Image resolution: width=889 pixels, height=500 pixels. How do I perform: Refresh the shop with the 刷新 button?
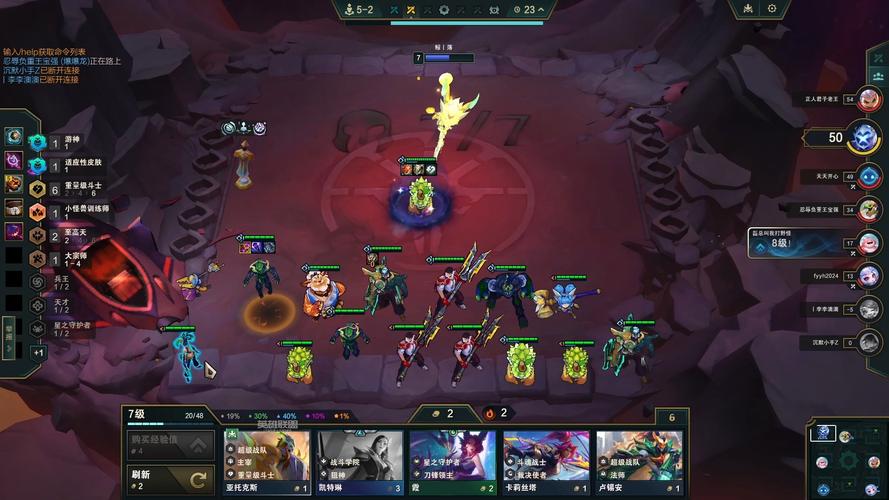pos(170,478)
